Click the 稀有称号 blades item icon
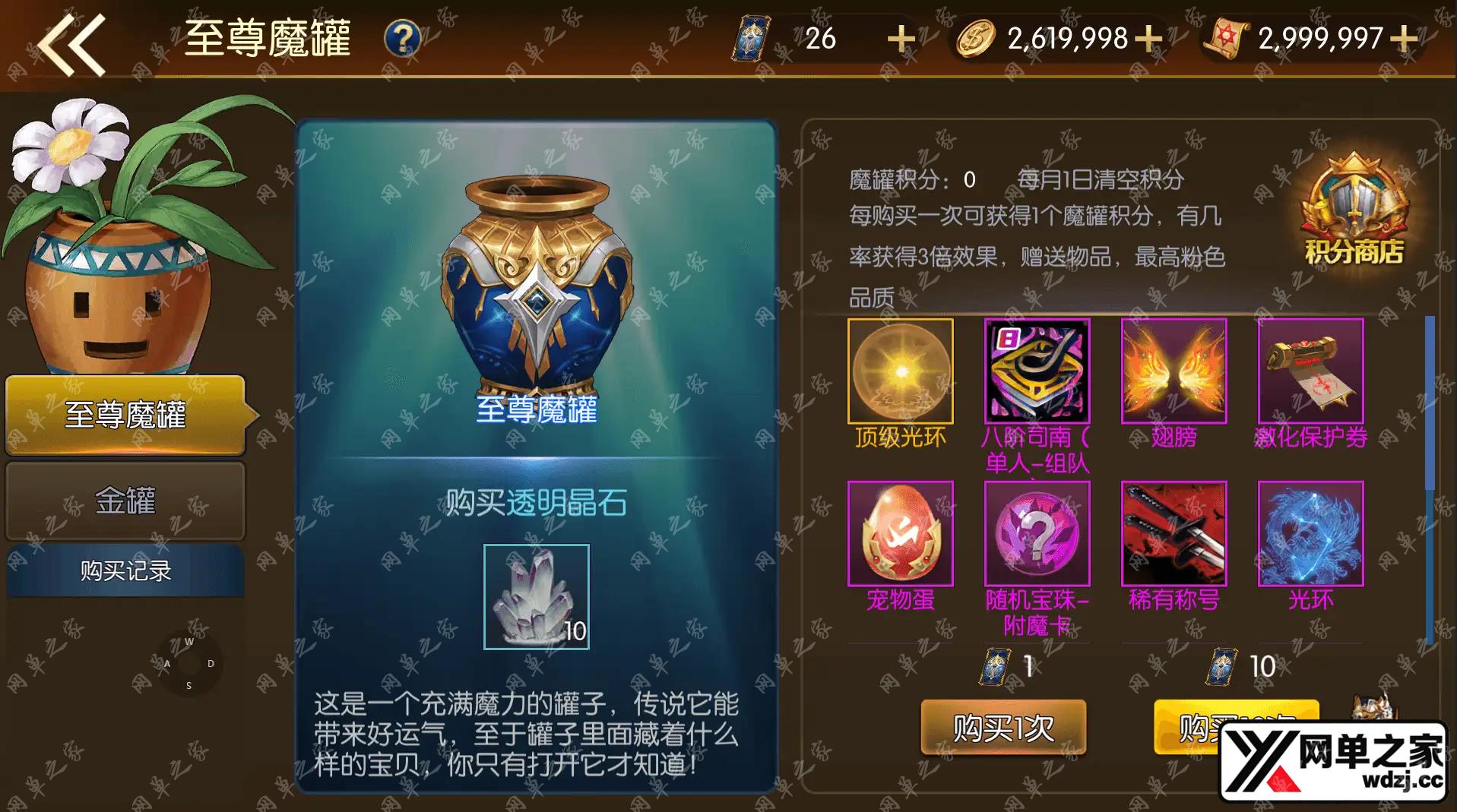Screen dimensions: 1457x812 click(x=1173, y=534)
